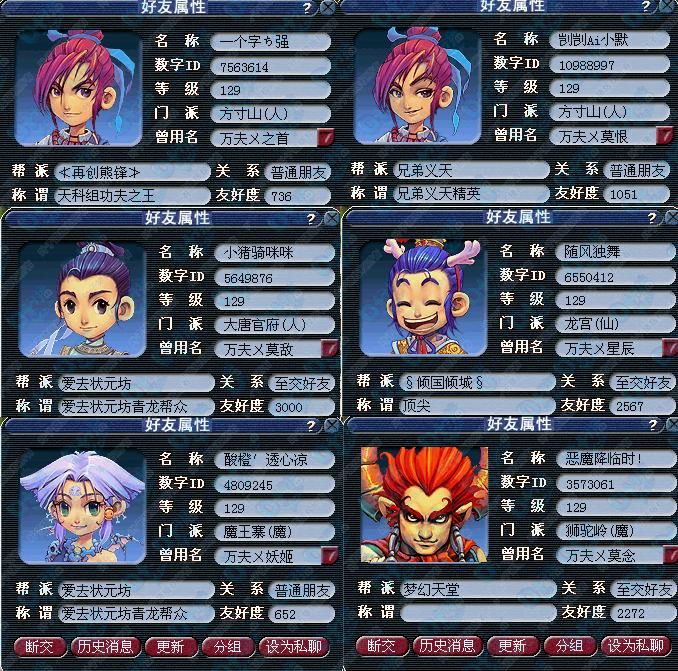This screenshot has width=678, height=671.
Task: Choose 分组 for friend 恶魔降临时
Action: 569,646
